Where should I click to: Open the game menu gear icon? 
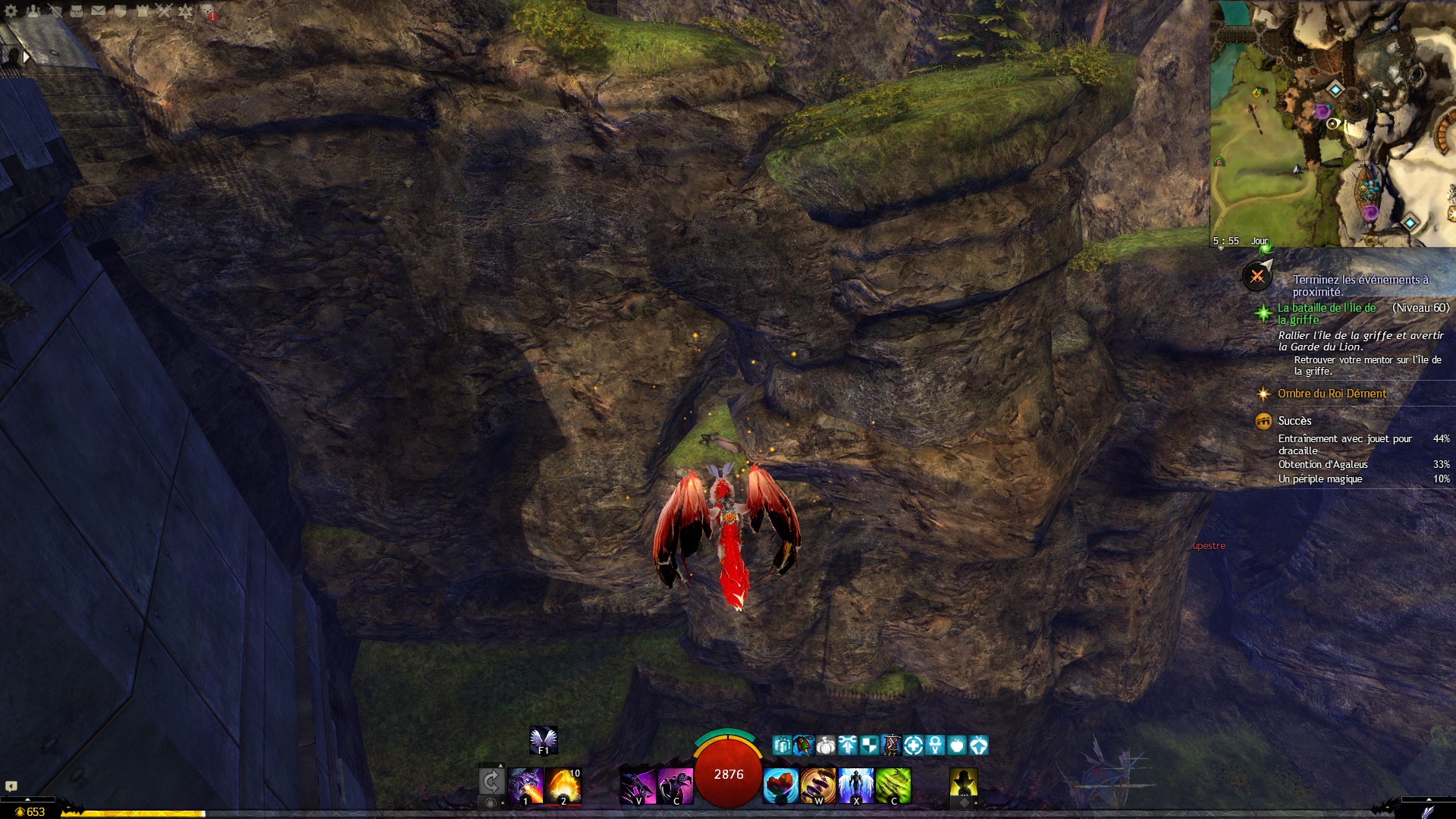point(11,11)
